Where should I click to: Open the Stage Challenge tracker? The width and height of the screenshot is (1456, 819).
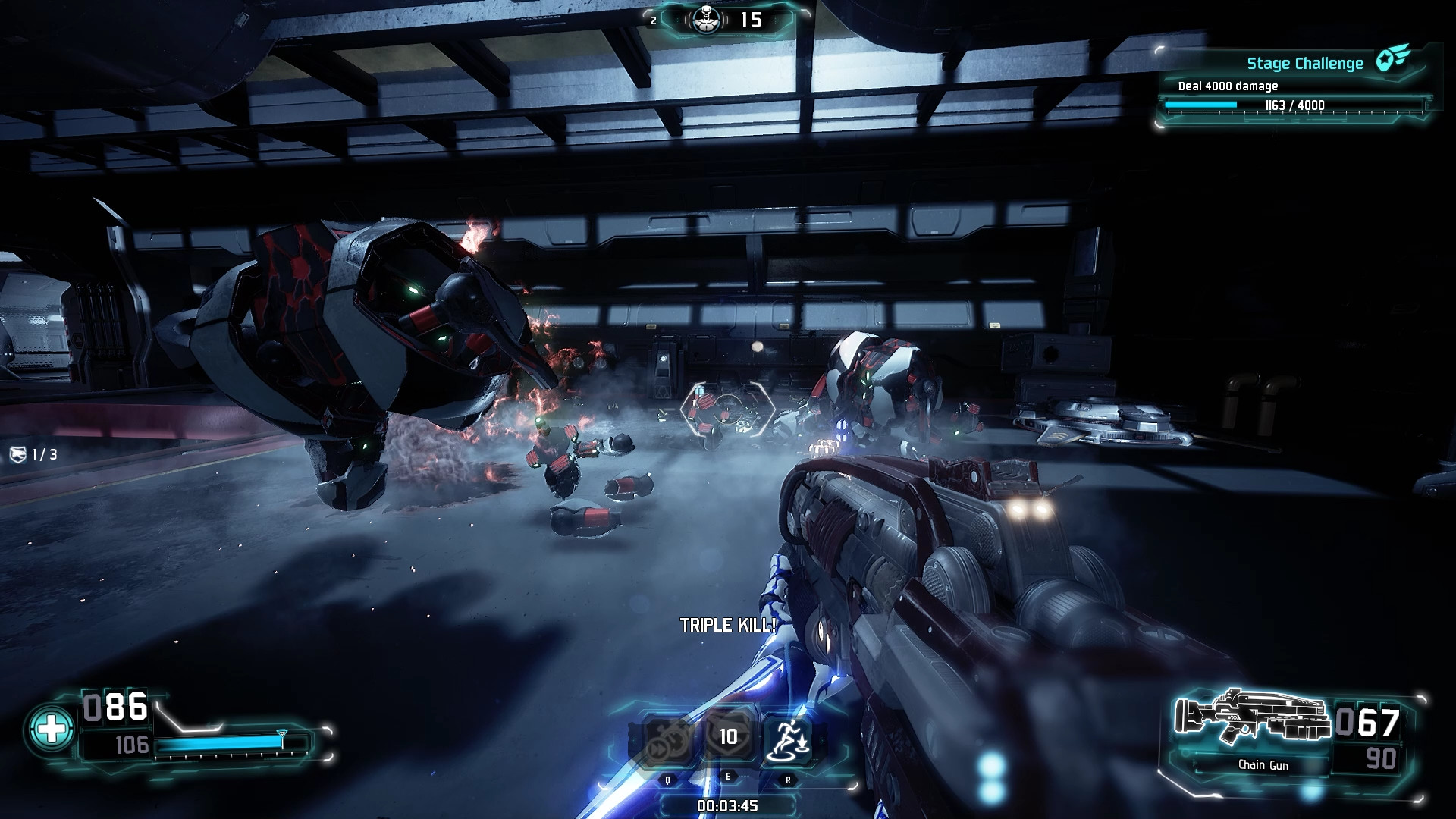coord(1304,64)
